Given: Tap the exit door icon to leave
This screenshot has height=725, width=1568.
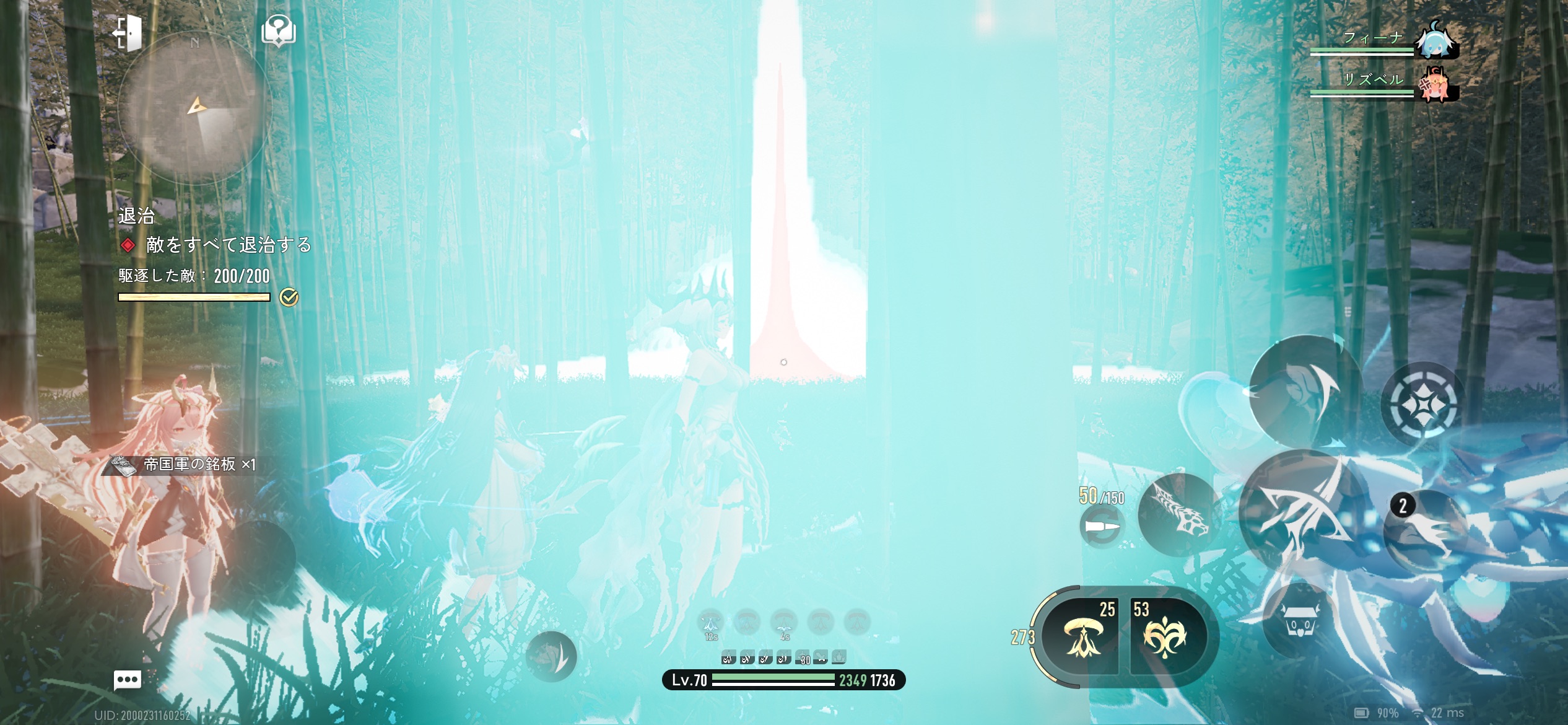Looking at the screenshot, I should 128,32.
